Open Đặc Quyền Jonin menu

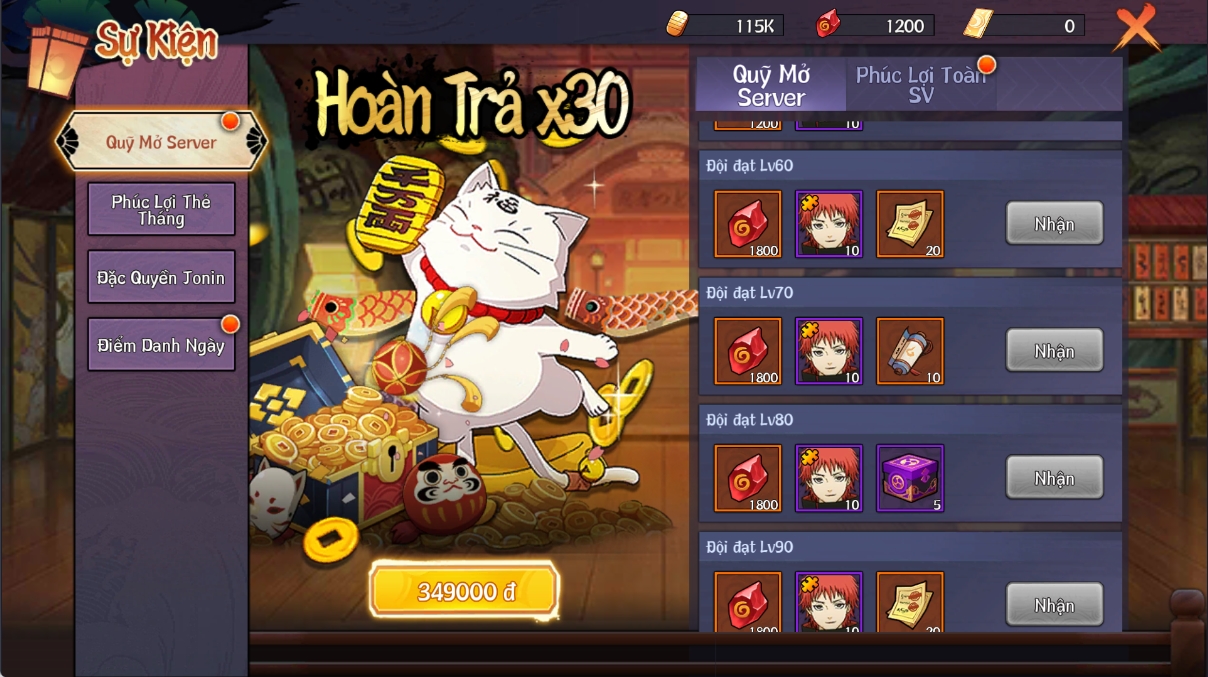pyautogui.click(x=161, y=277)
